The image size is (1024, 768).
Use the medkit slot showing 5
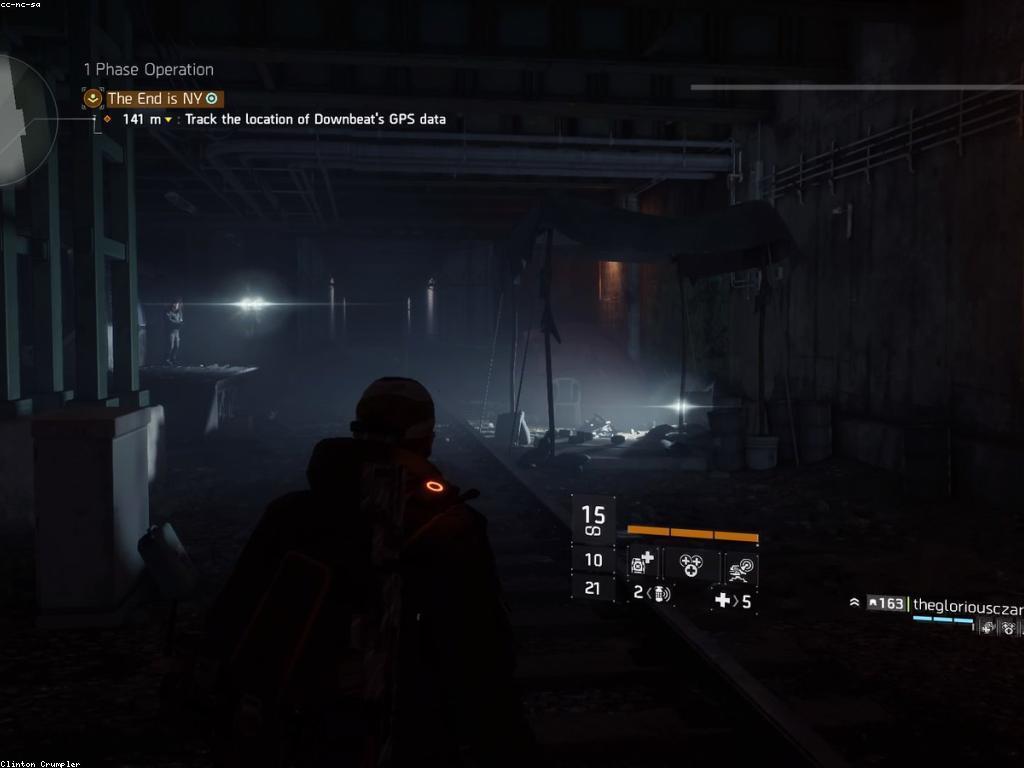[x=732, y=601]
